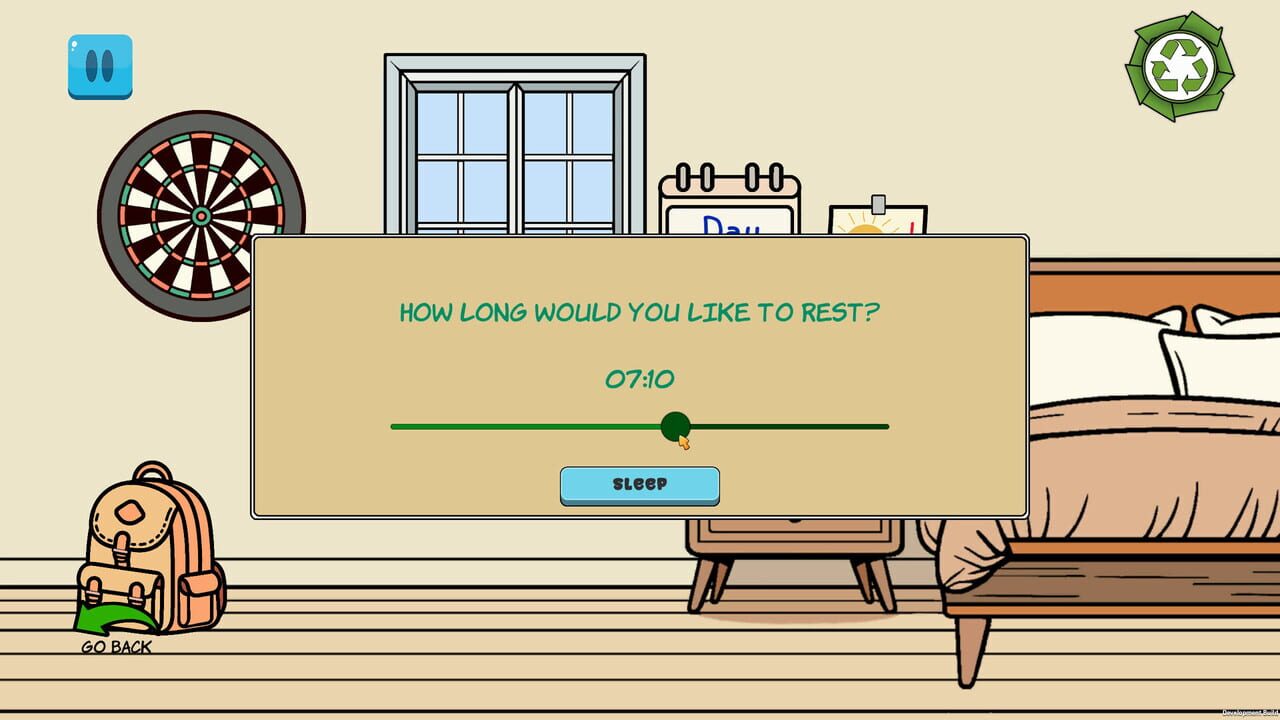Select the 07:10 time display
The image size is (1280, 720).
pos(639,379)
